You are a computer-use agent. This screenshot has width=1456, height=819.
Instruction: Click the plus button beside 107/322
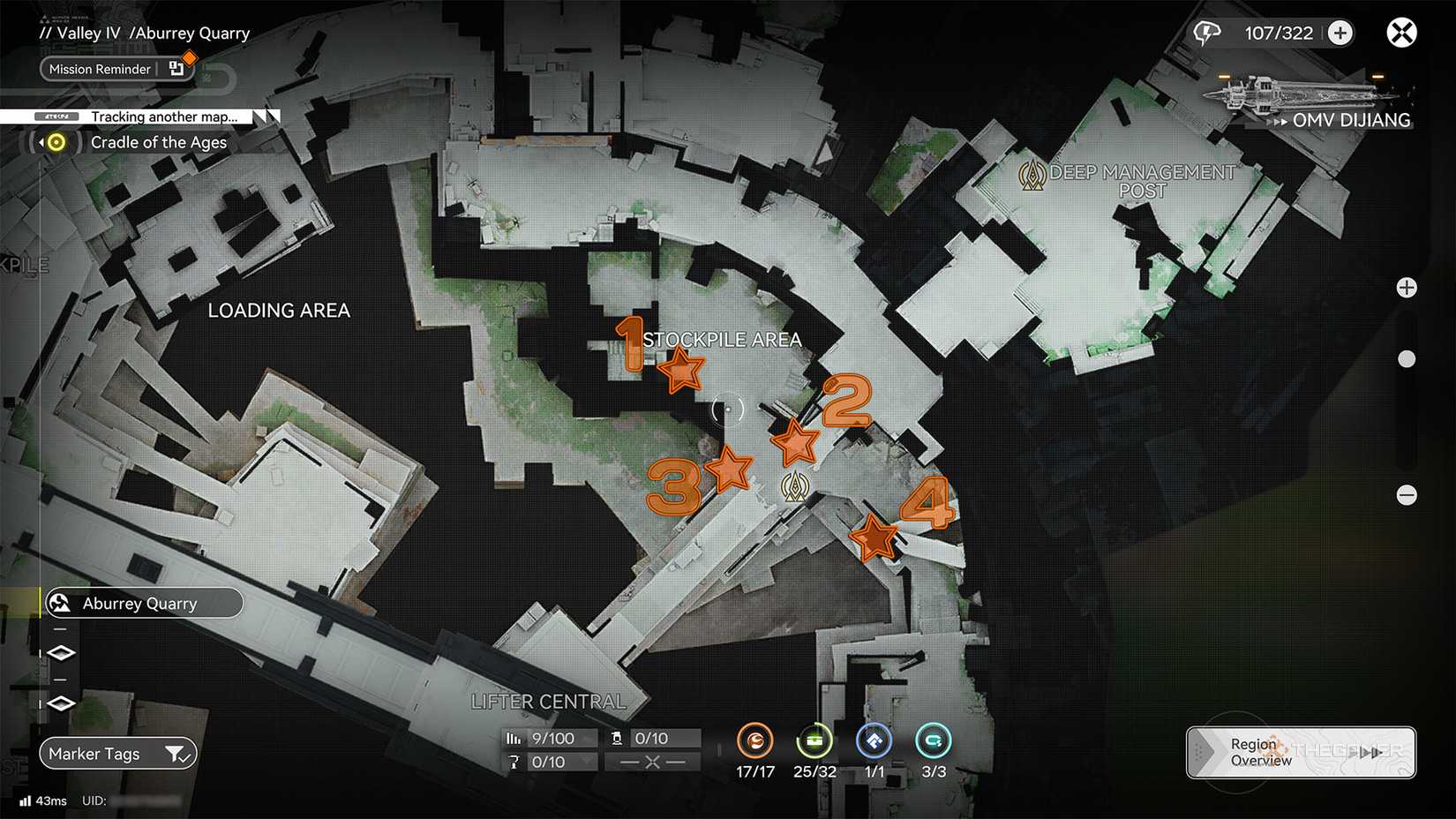pyautogui.click(x=1340, y=32)
